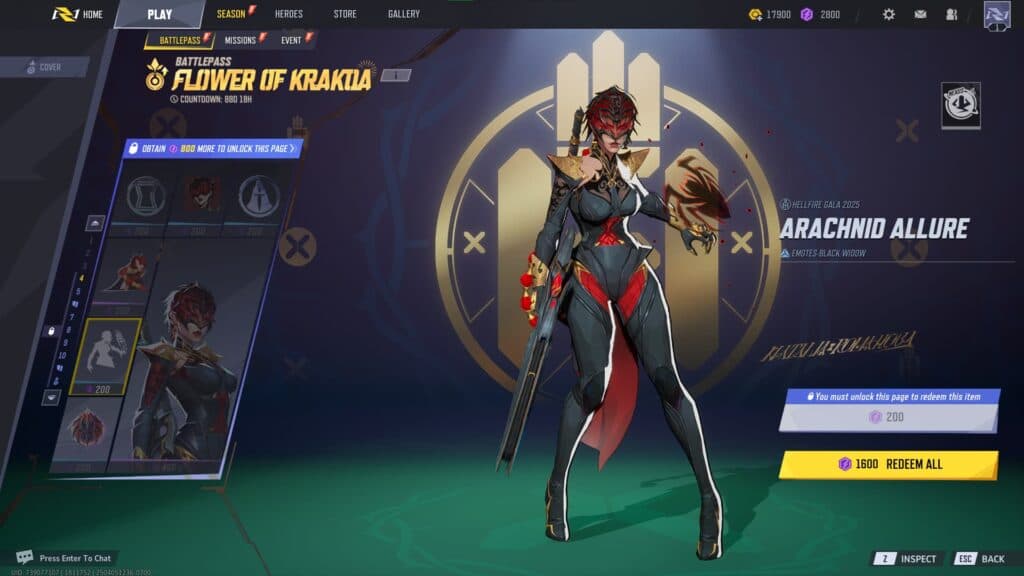Click the Obtain 800 more unlock banner

pyautogui.click(x=212, y=148)
